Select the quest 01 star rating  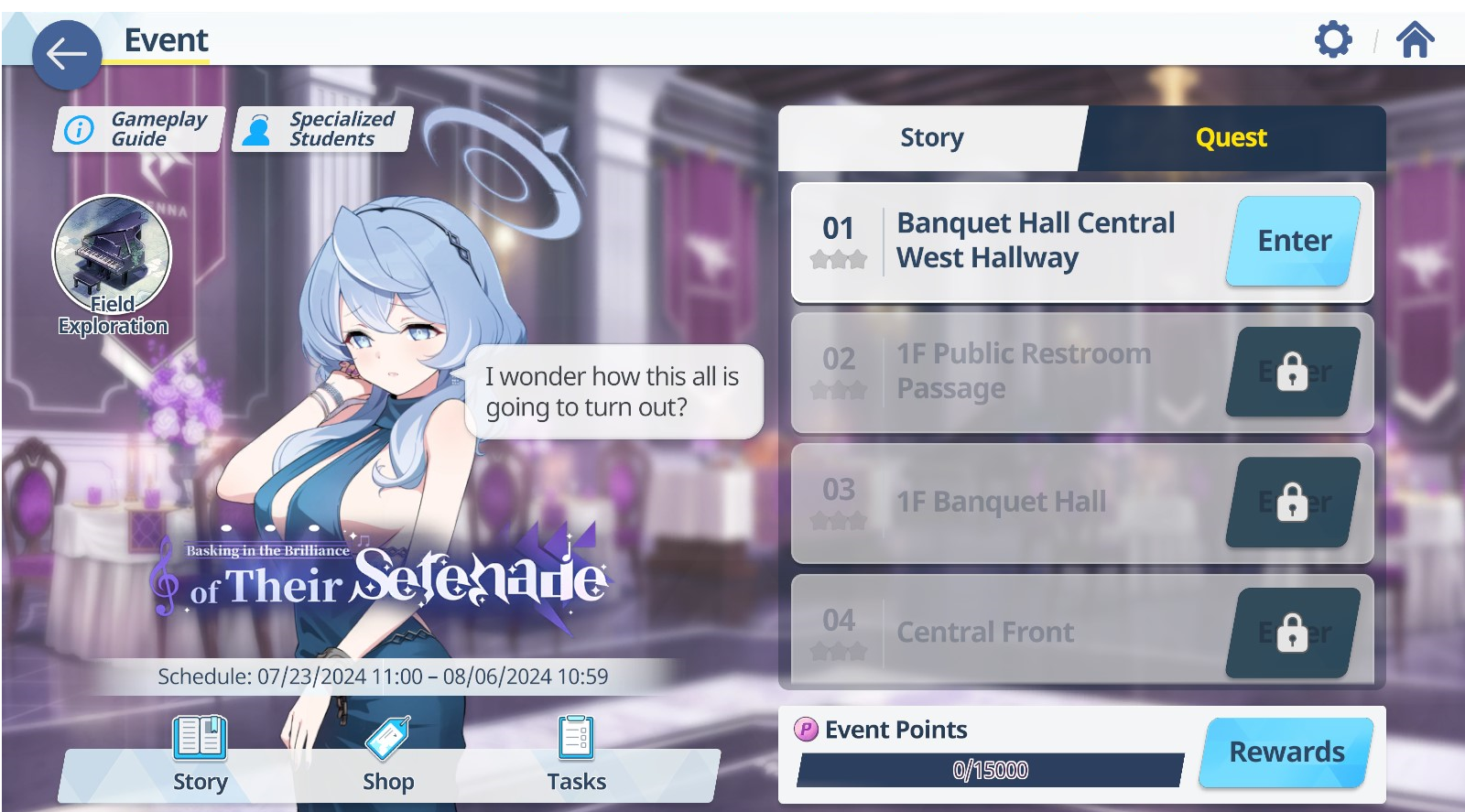pos(840,260)
